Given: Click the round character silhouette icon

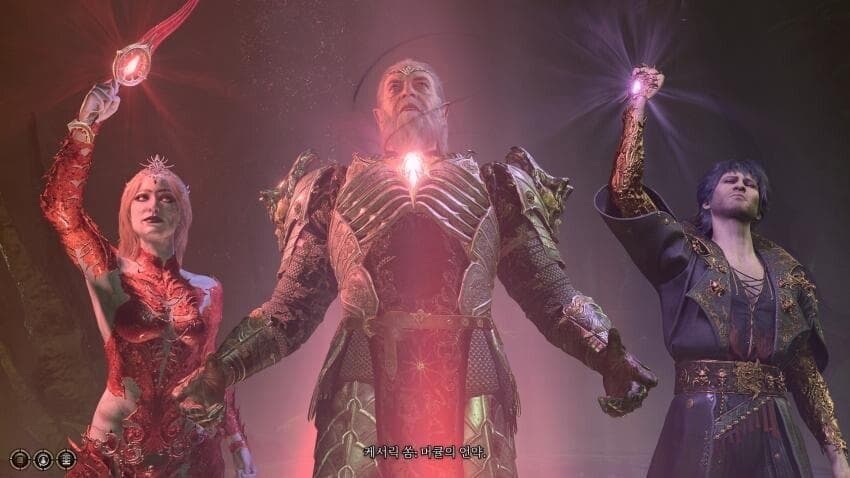Looking at the screenshot, I should (43, 460).
